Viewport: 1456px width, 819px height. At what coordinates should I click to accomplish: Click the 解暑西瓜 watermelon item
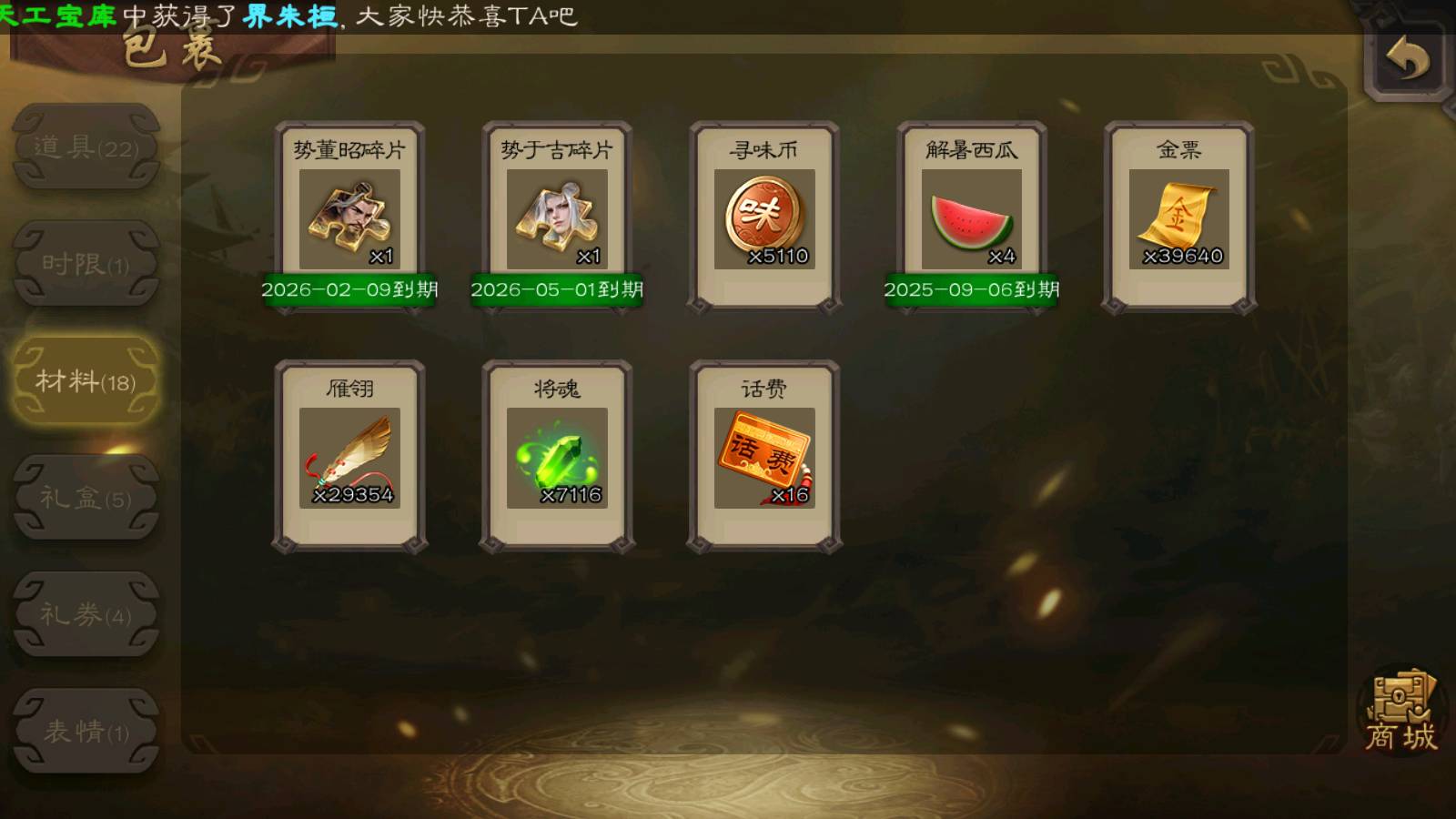pos(972,218)
